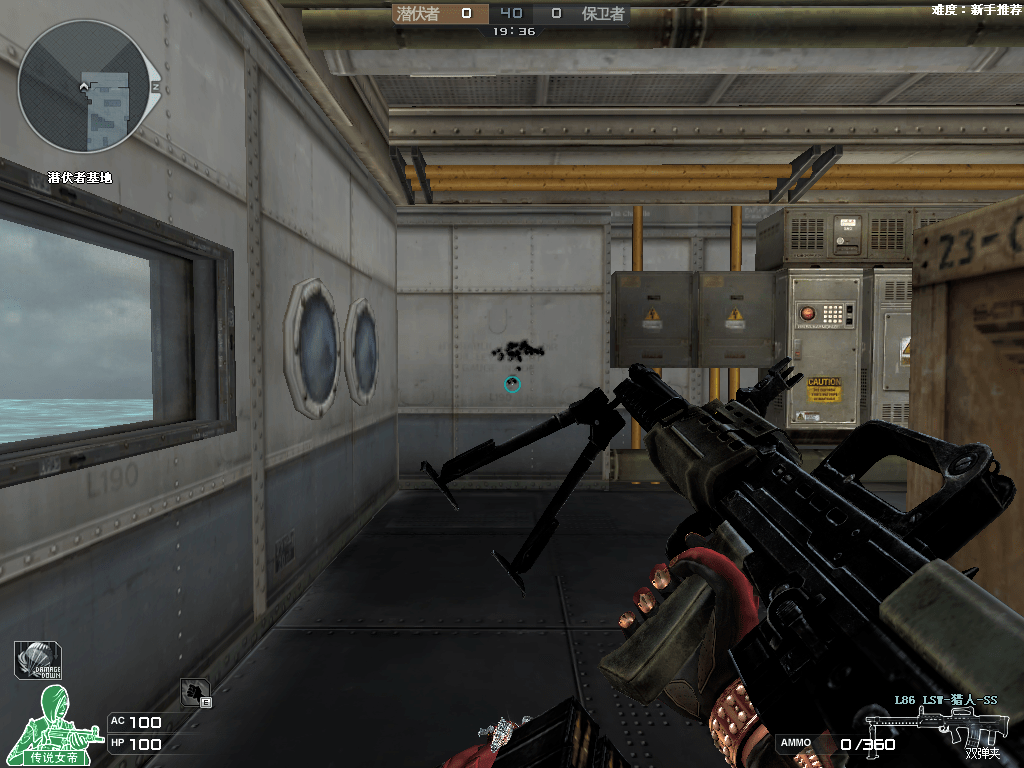Select the Damage Down parachute icon
This screenshot has height=768, width=1024.
coord(38,660)
